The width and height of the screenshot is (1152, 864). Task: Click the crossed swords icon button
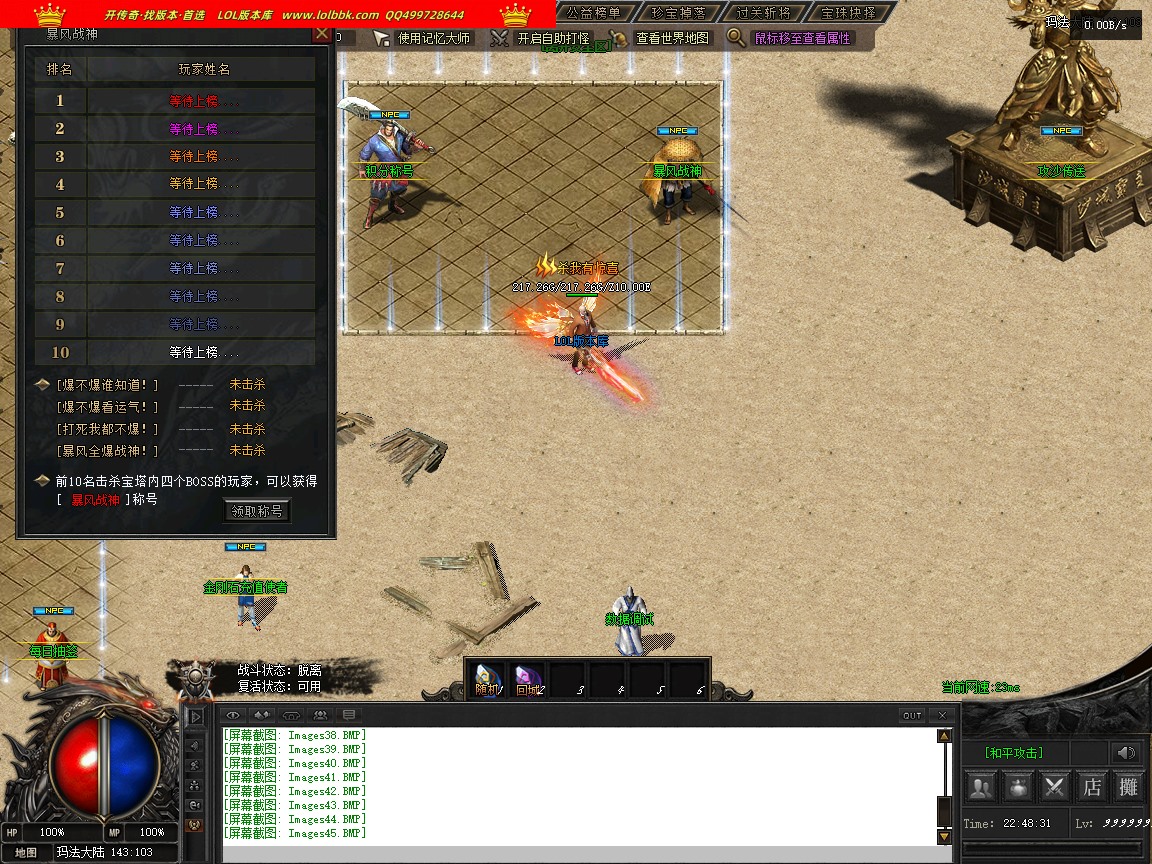pyautogui.click(x=1055, y=787)
